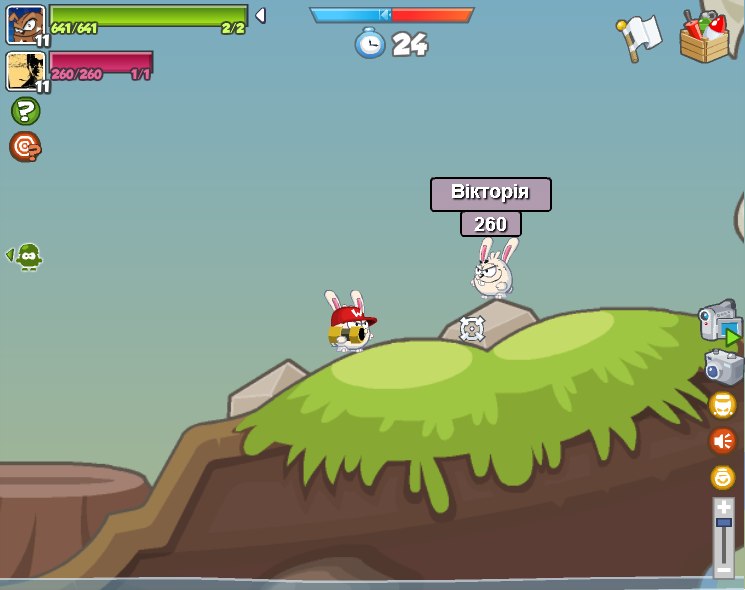Start video recording with camcorder icon

[720, 322]
